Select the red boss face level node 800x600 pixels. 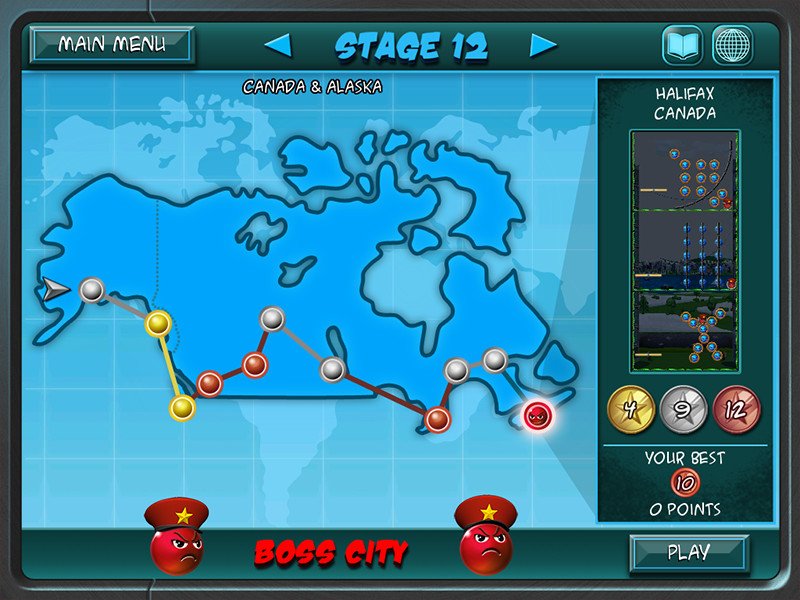coord(538,414)
